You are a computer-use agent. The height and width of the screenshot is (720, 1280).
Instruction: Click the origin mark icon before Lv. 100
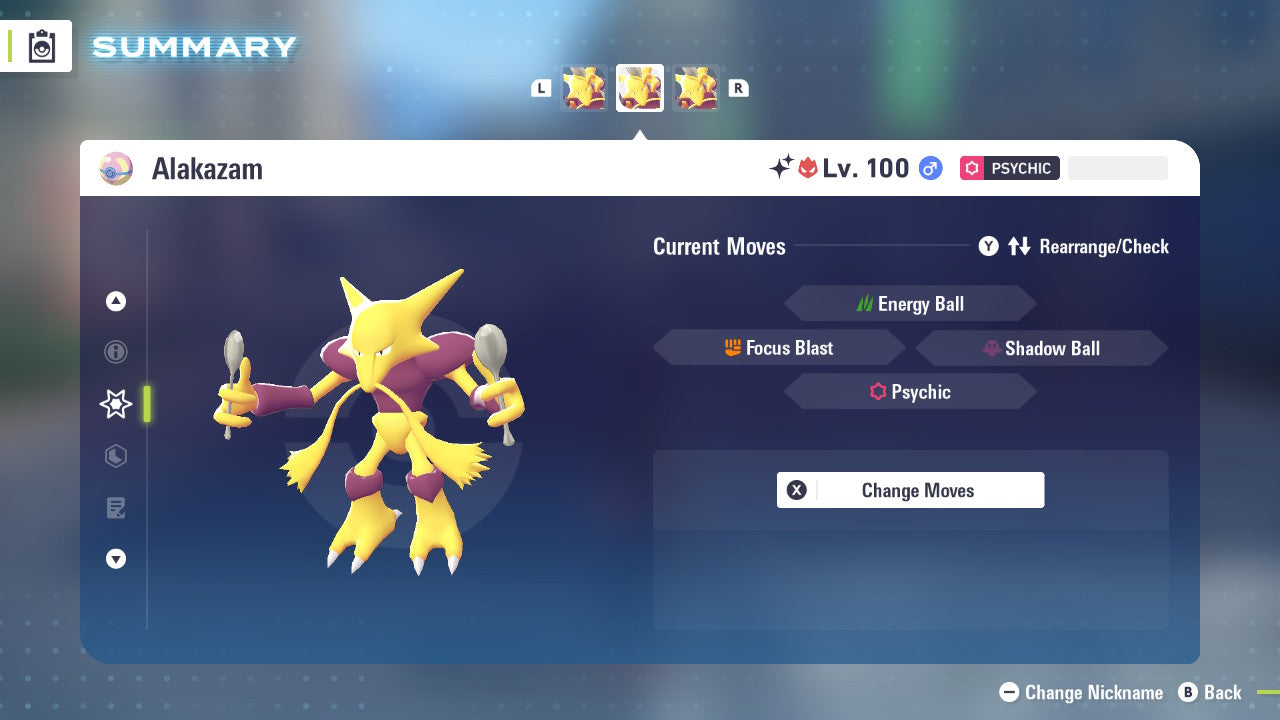pyautogui.click(x=808, y=168)
